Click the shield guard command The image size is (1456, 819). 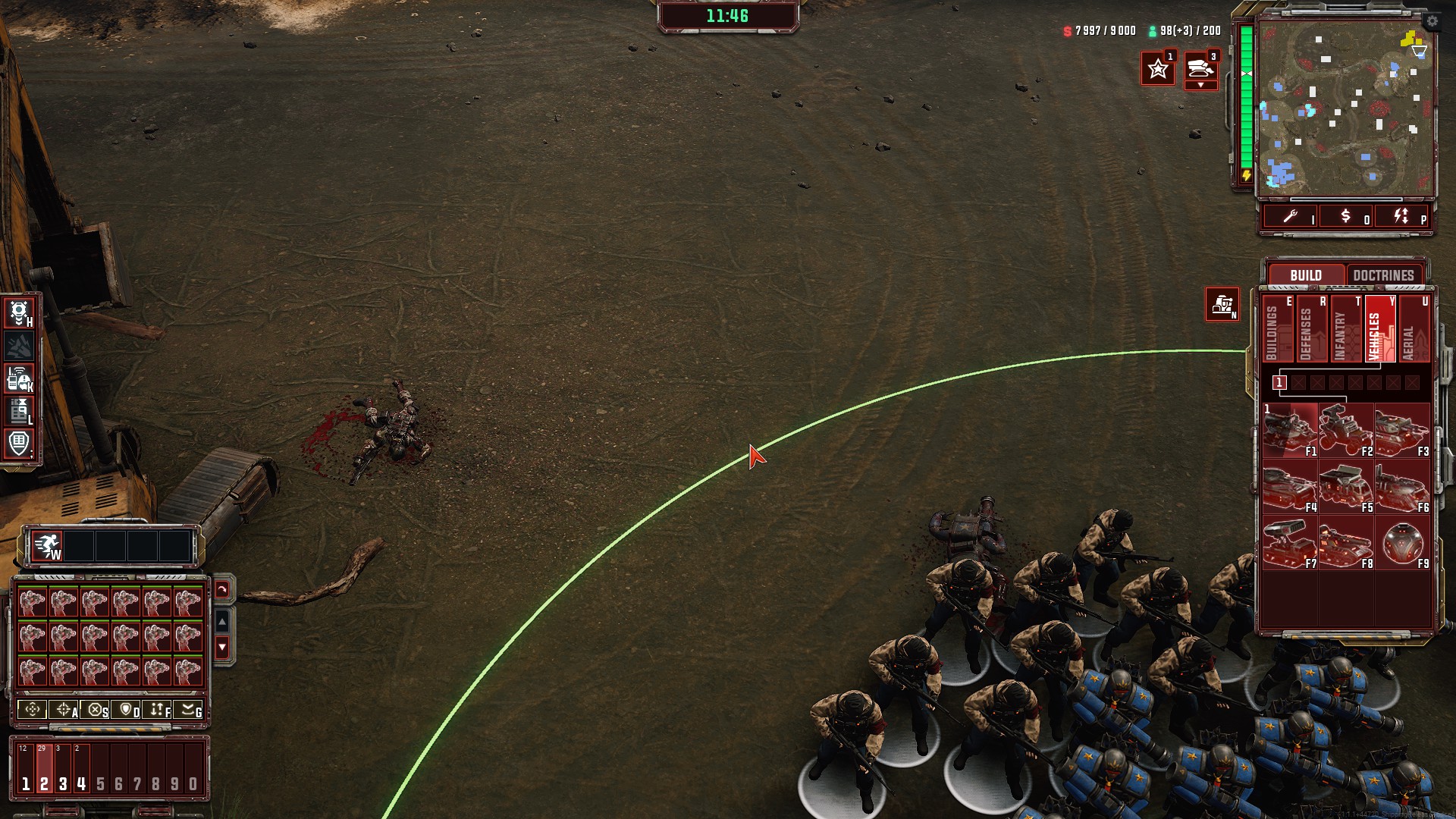point(127,710)
